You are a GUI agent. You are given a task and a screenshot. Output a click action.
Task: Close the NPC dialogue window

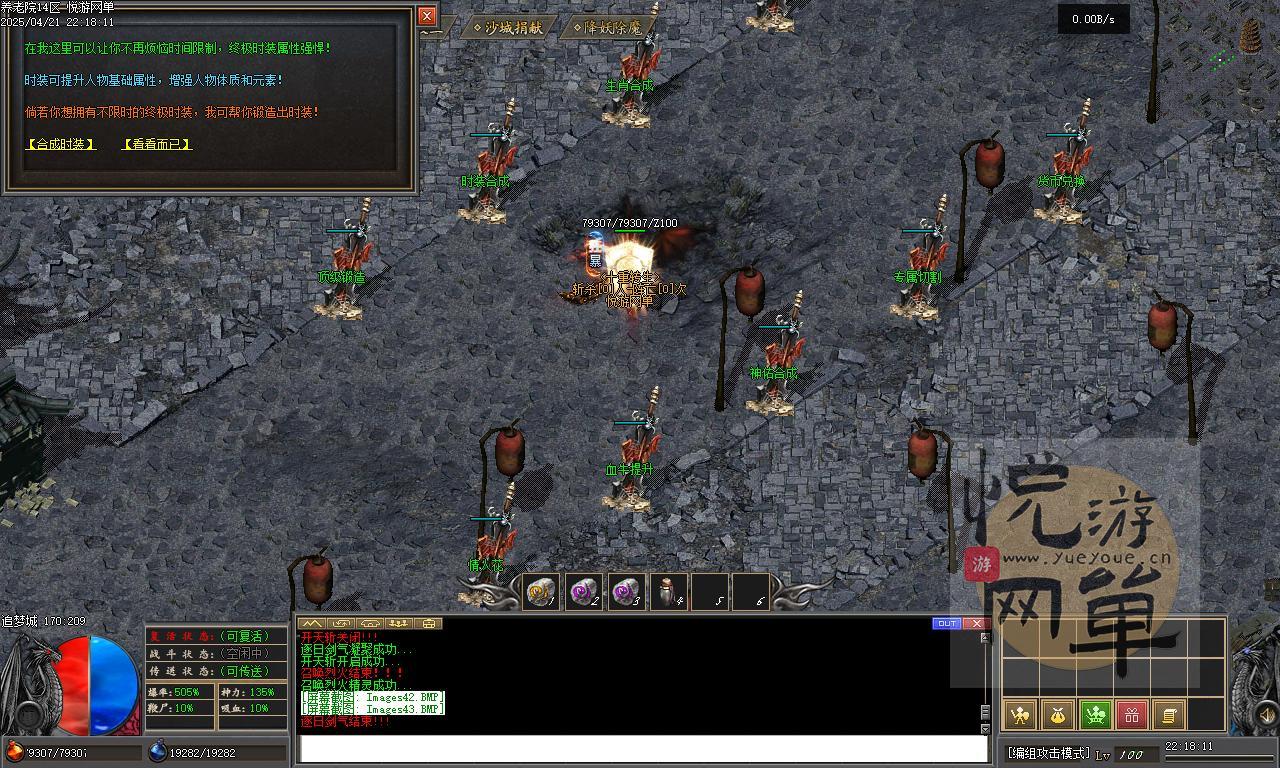coord(427,16)
